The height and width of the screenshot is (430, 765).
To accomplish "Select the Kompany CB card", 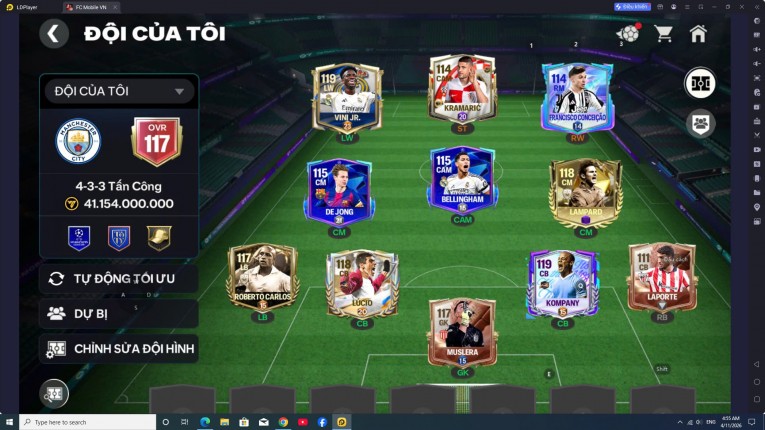I will (562, 283).
